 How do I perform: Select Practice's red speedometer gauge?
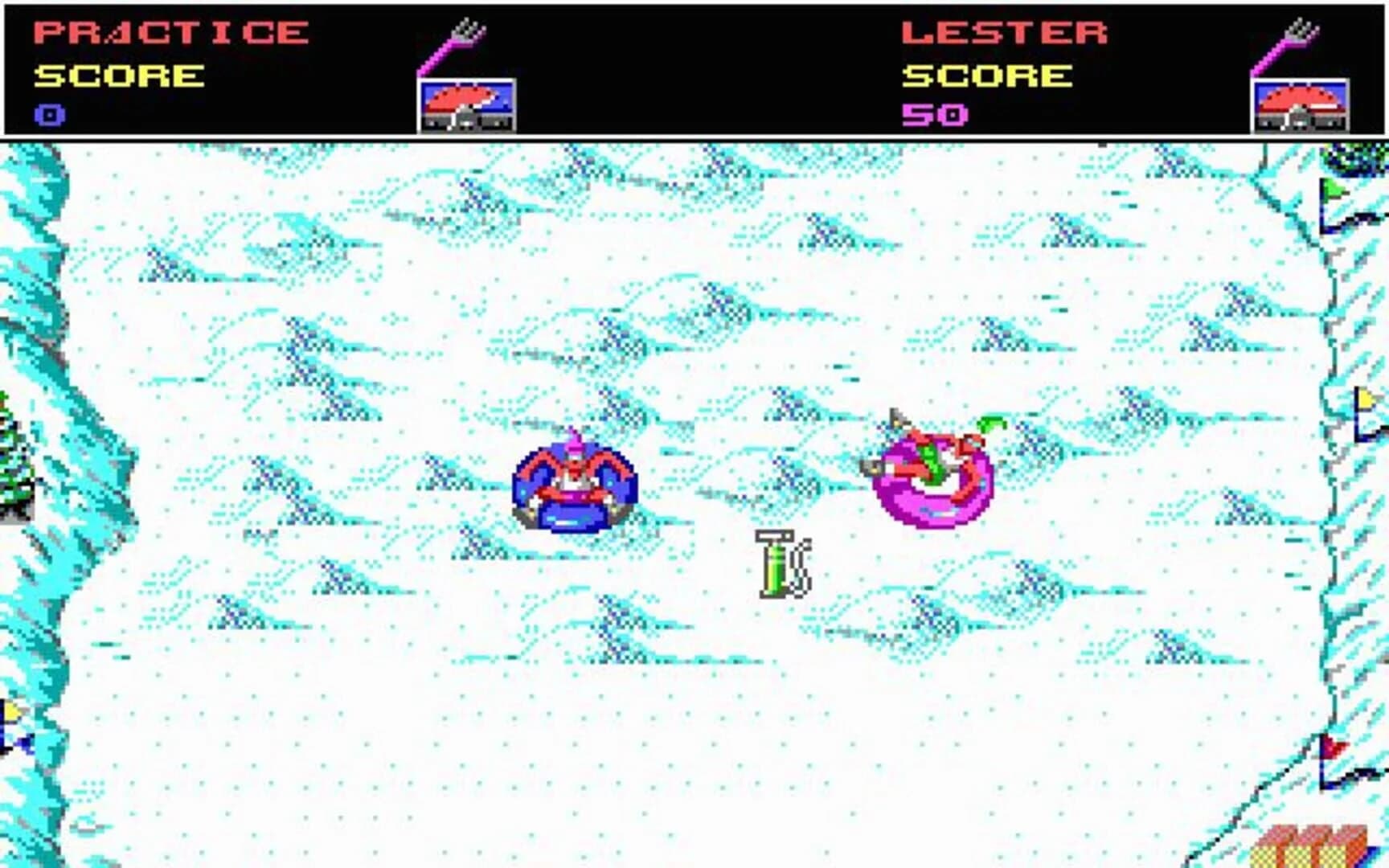[465, 101]
